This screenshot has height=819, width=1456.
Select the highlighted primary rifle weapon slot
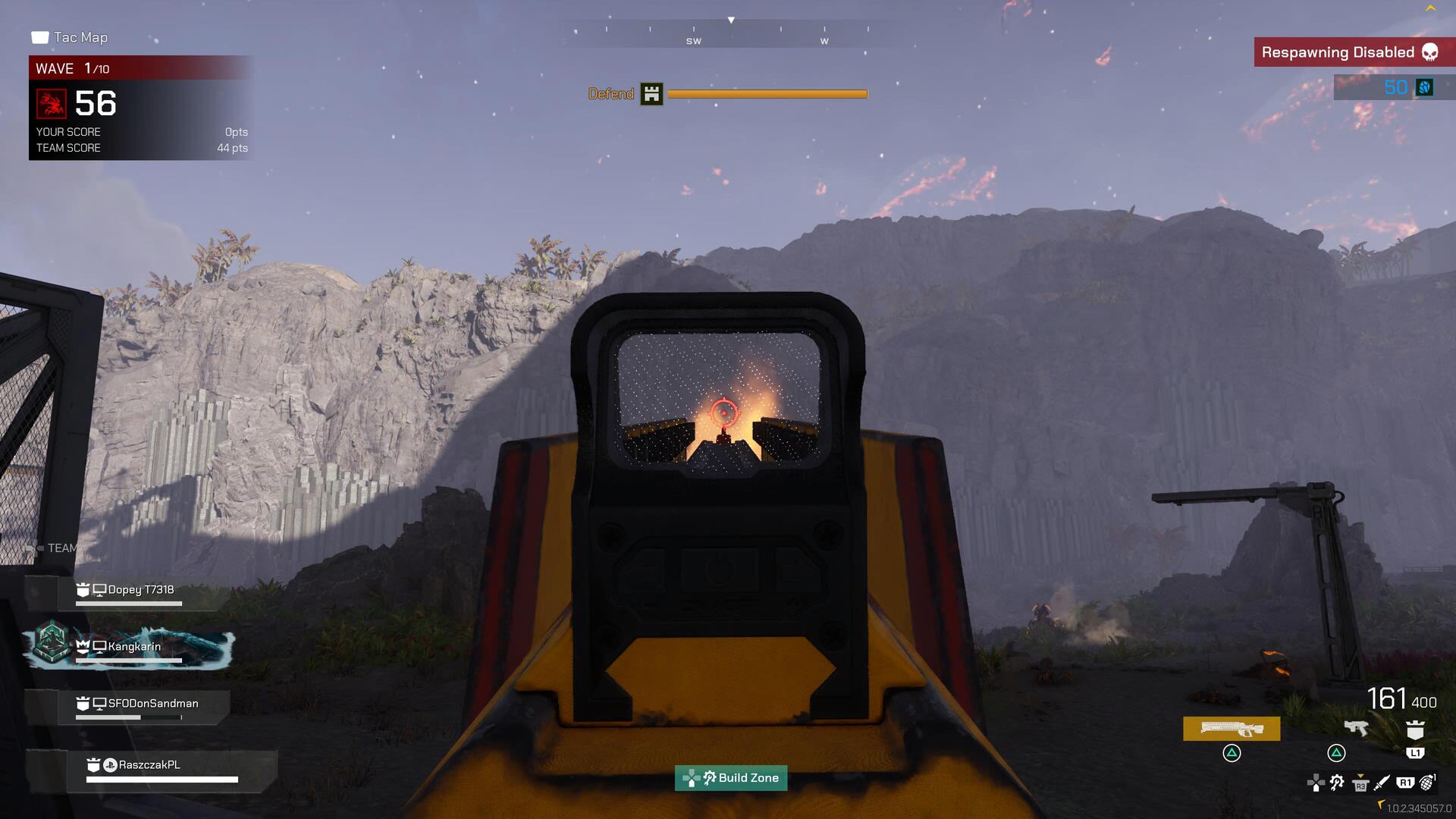1232,729
